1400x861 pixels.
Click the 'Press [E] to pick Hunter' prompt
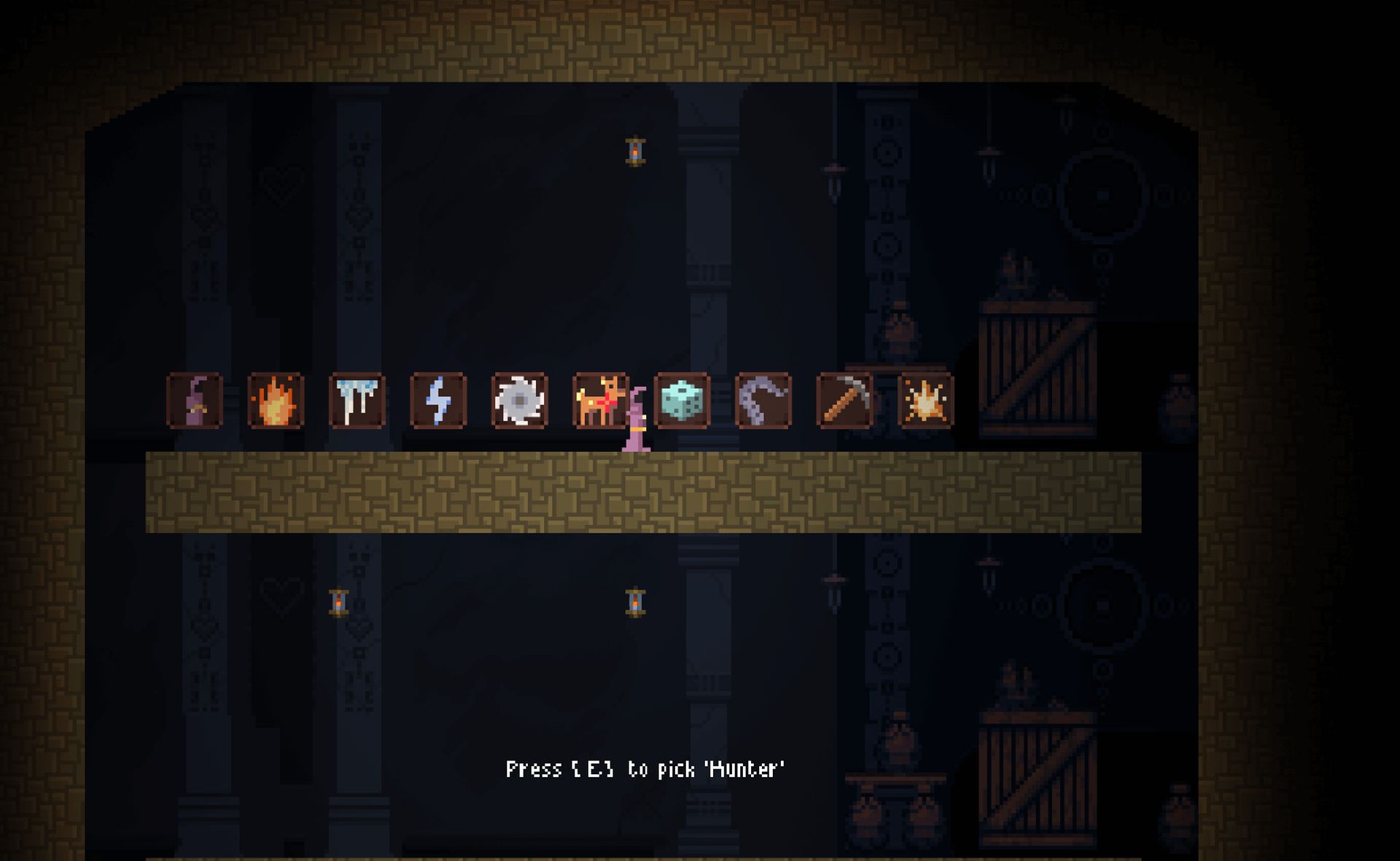pos(645,767)
